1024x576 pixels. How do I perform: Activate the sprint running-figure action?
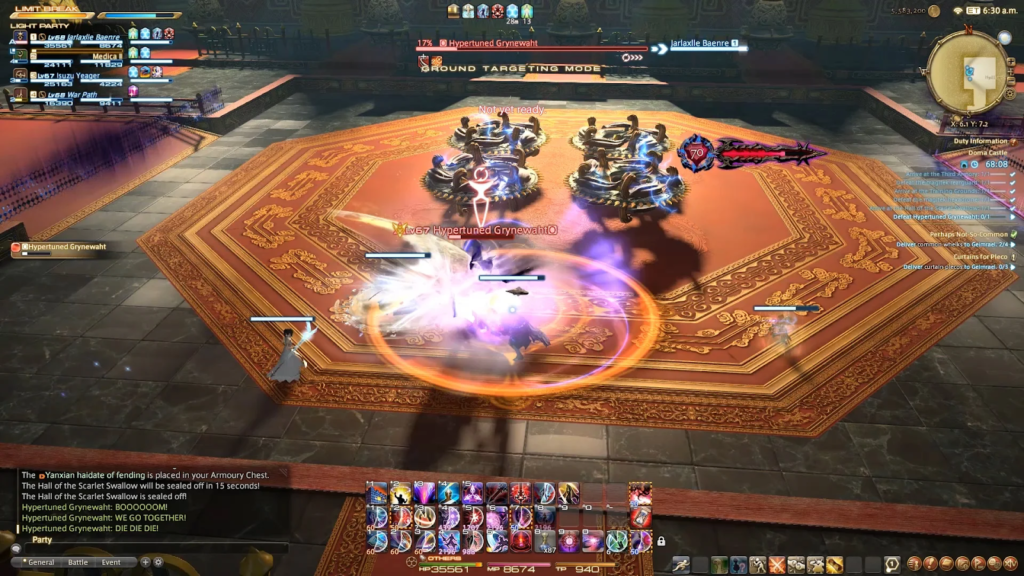pyautogui.click(x=682, y=565)
